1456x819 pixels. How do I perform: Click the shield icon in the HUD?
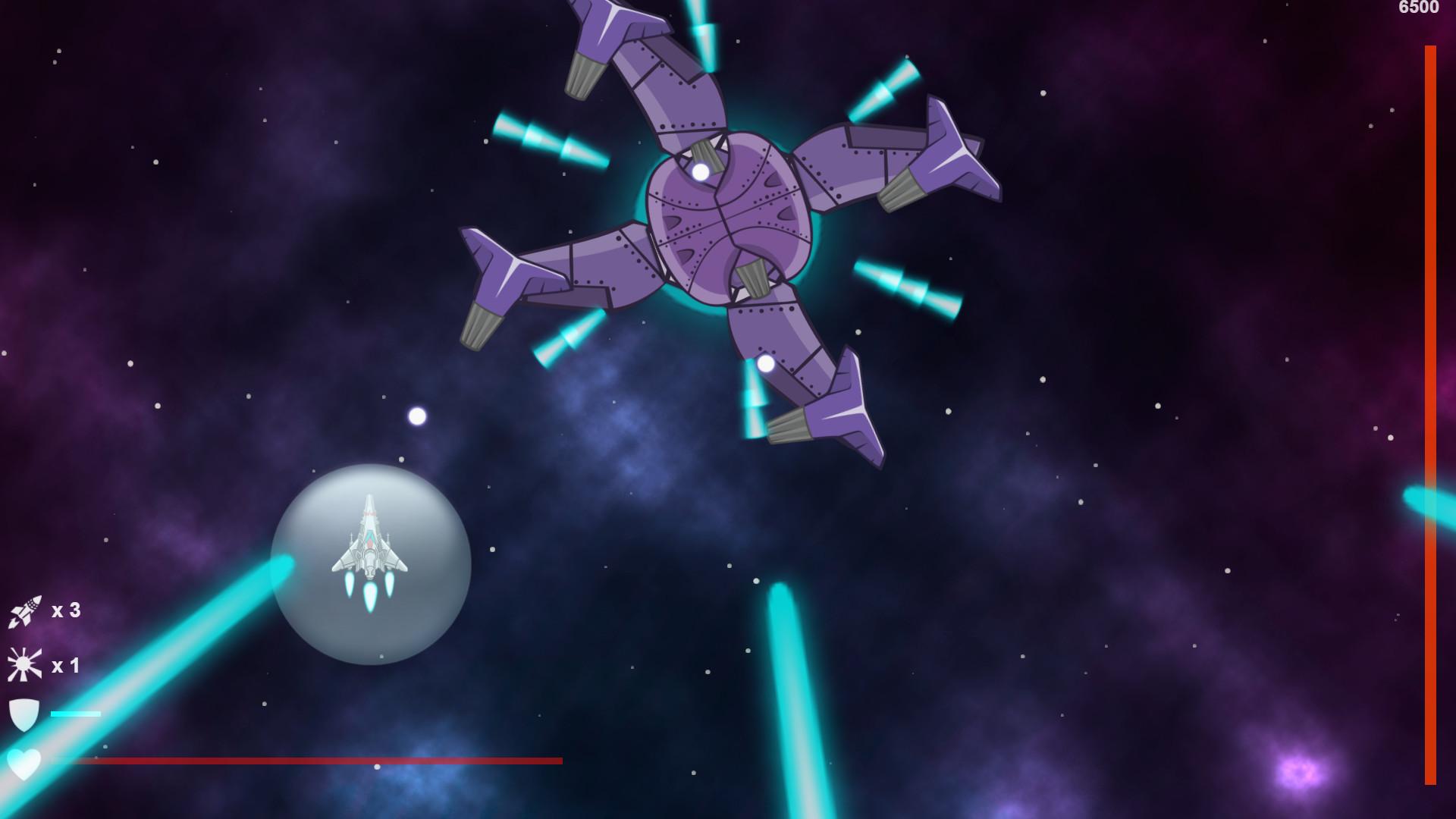(x=23, y=715)
